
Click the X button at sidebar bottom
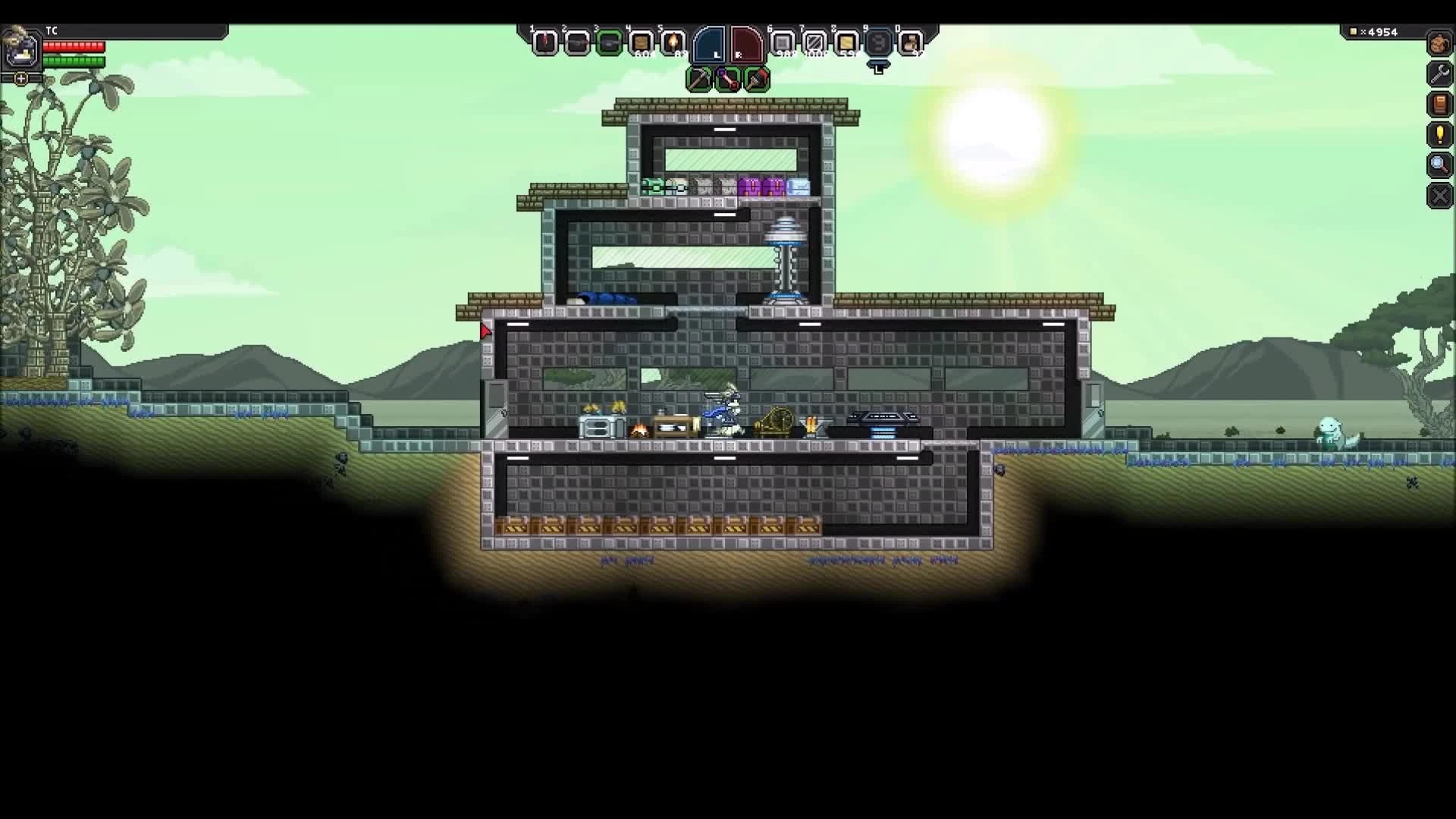click(x=1439, y=196)
